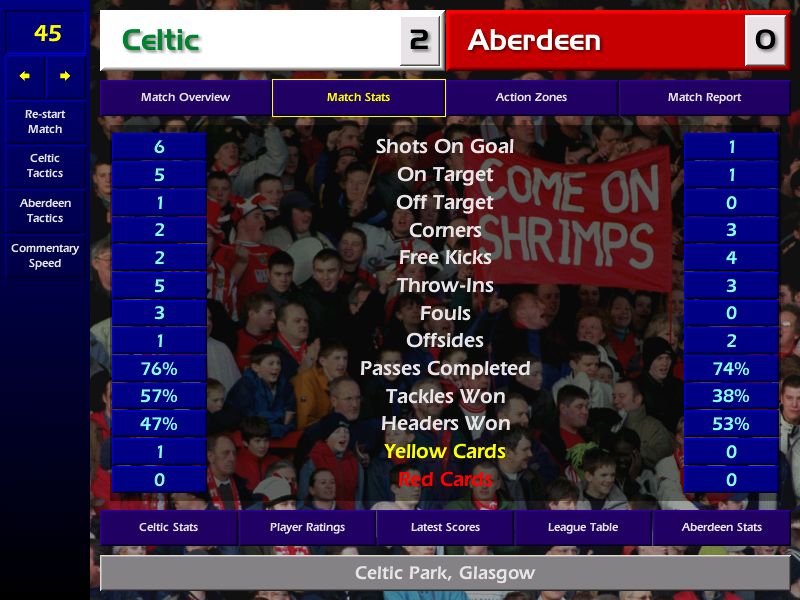The width and height of the screenshot is (800, 600).
Task: View Aberdeen Stats
Action: [x=720, y=527]
